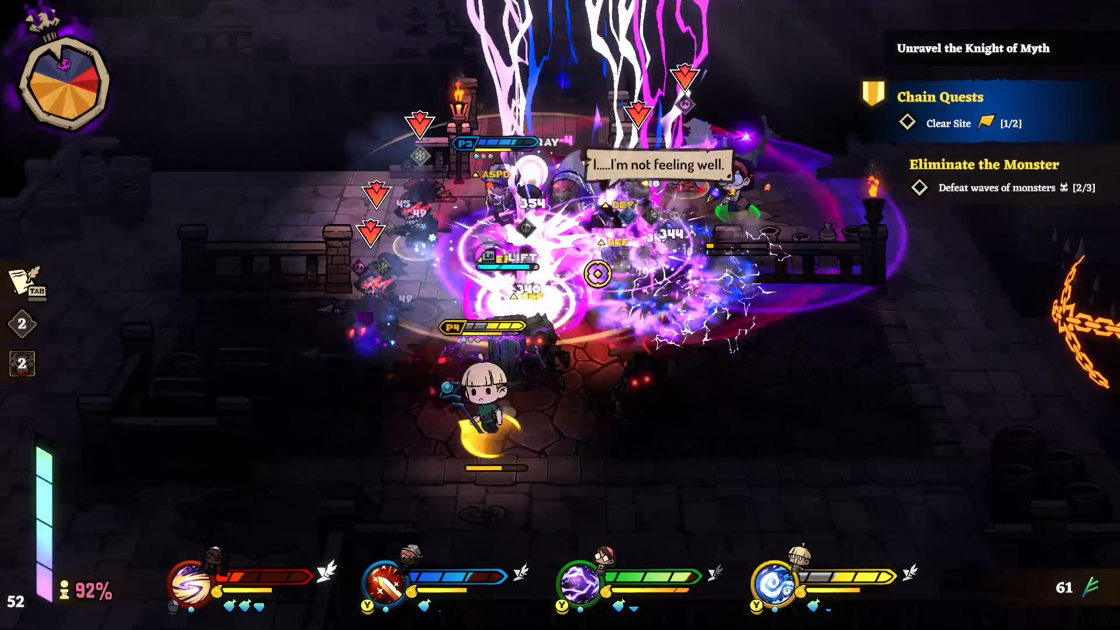This screenshot has width=1120, height=630.
Task: Select the Unravel the Knight of Myth title
Action: pos(972,48)
